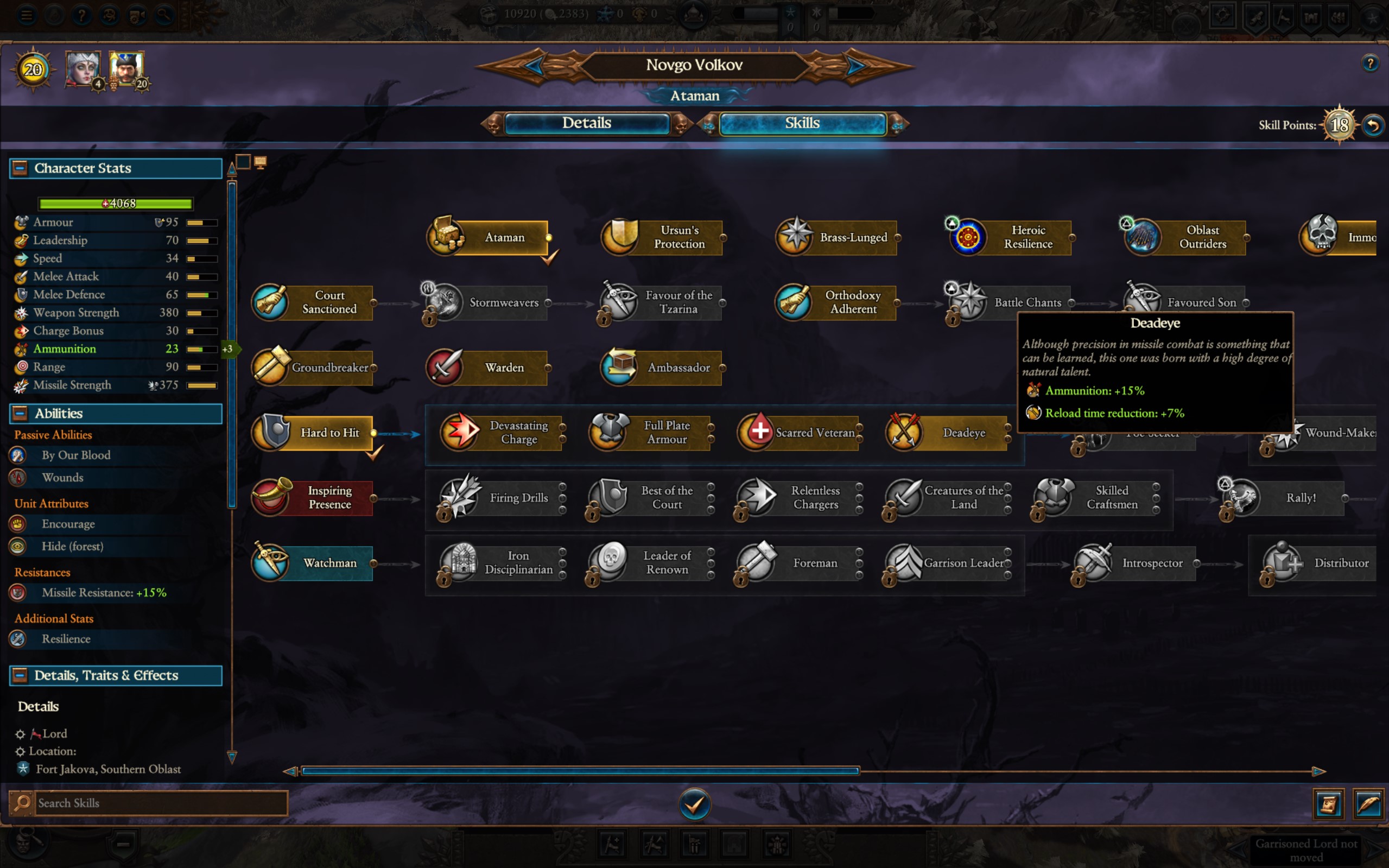Collapse the Character Stats panel

20,168
